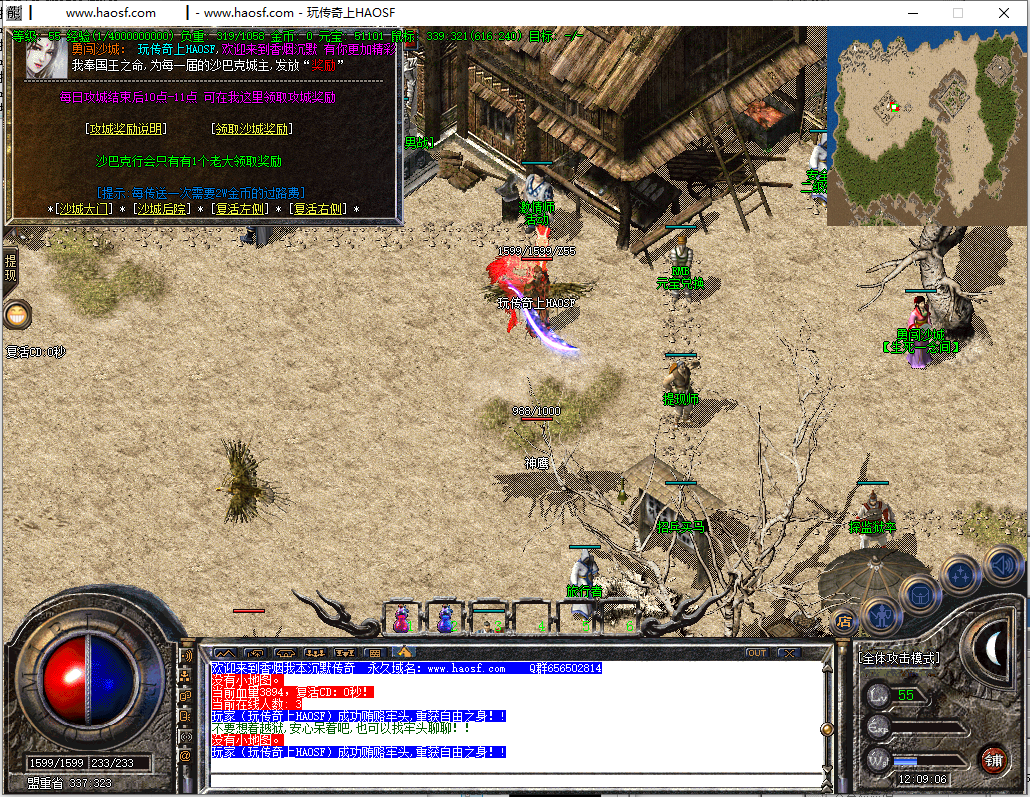Close the game window

[x=1004, y=13]
